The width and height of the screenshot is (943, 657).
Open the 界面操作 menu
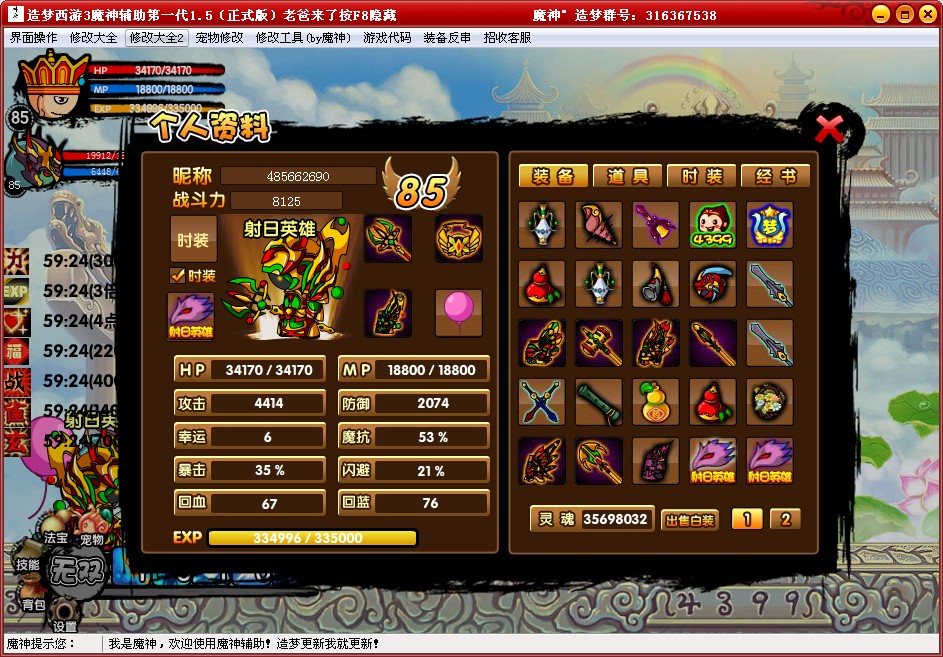pyautogui.click(x=34, y=38)
